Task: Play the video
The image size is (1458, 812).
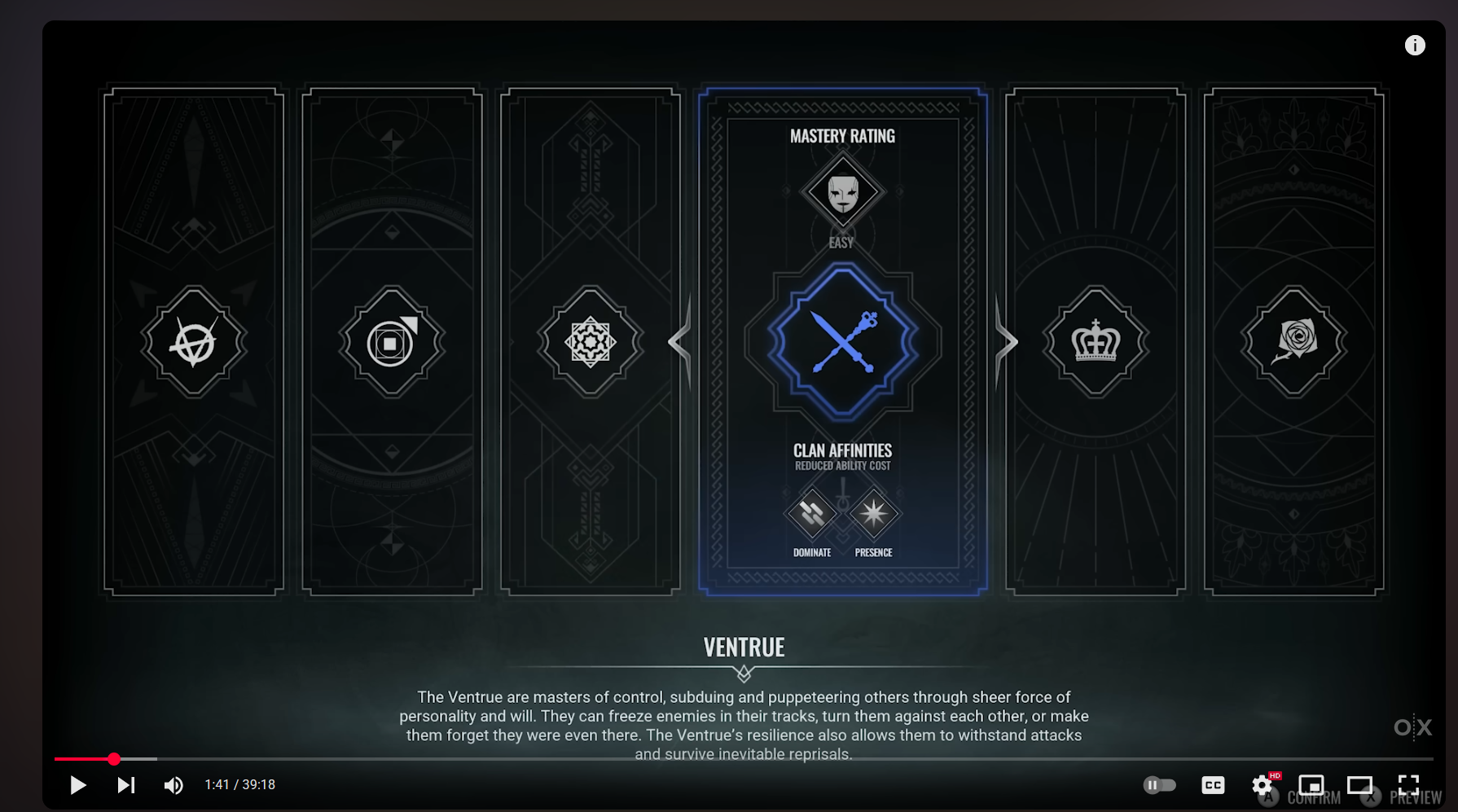Action: point(78,785)
